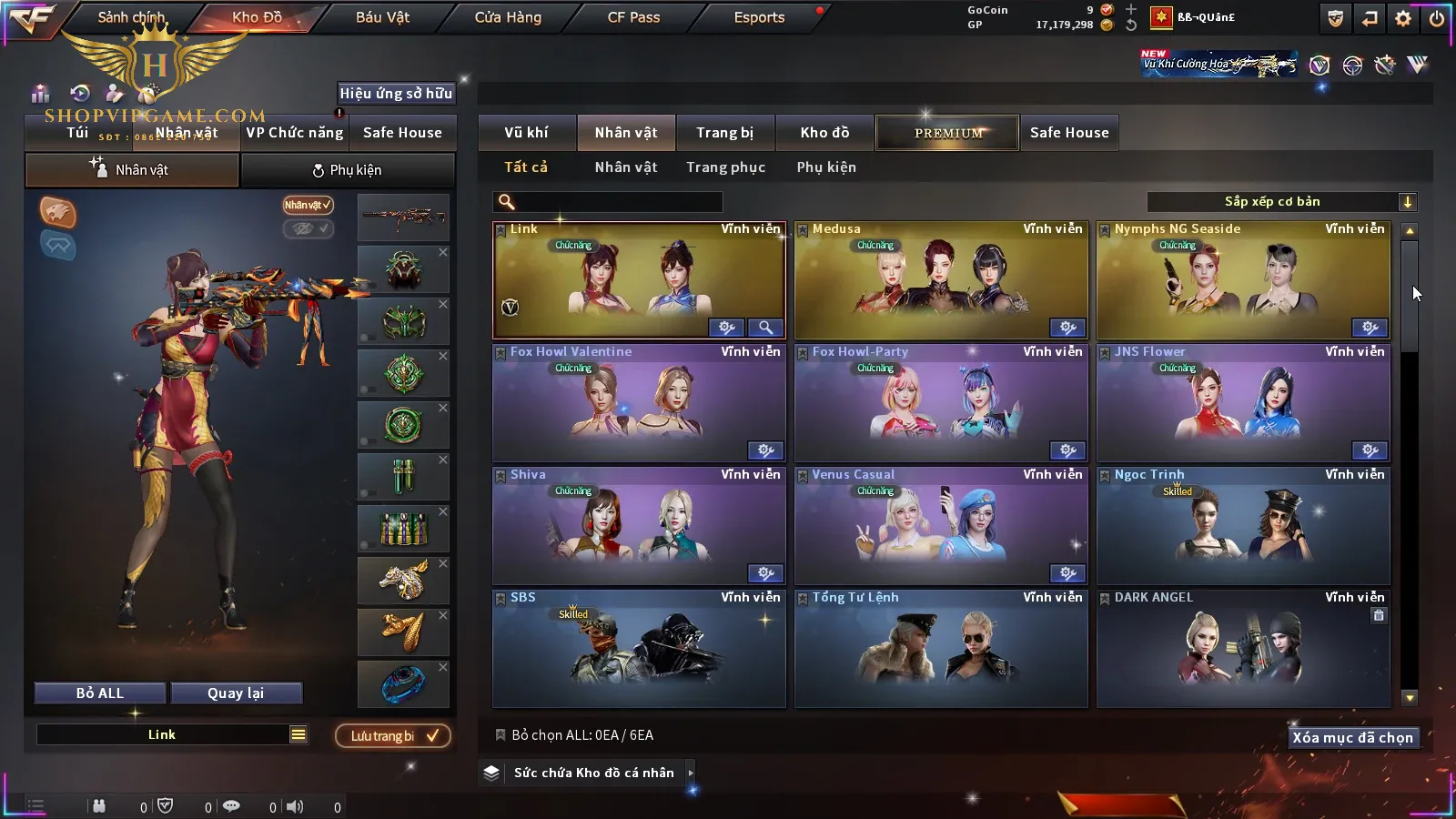1456x819 pixels.
Task: Go to the CF Pass menu
Action: pos(633,17)
